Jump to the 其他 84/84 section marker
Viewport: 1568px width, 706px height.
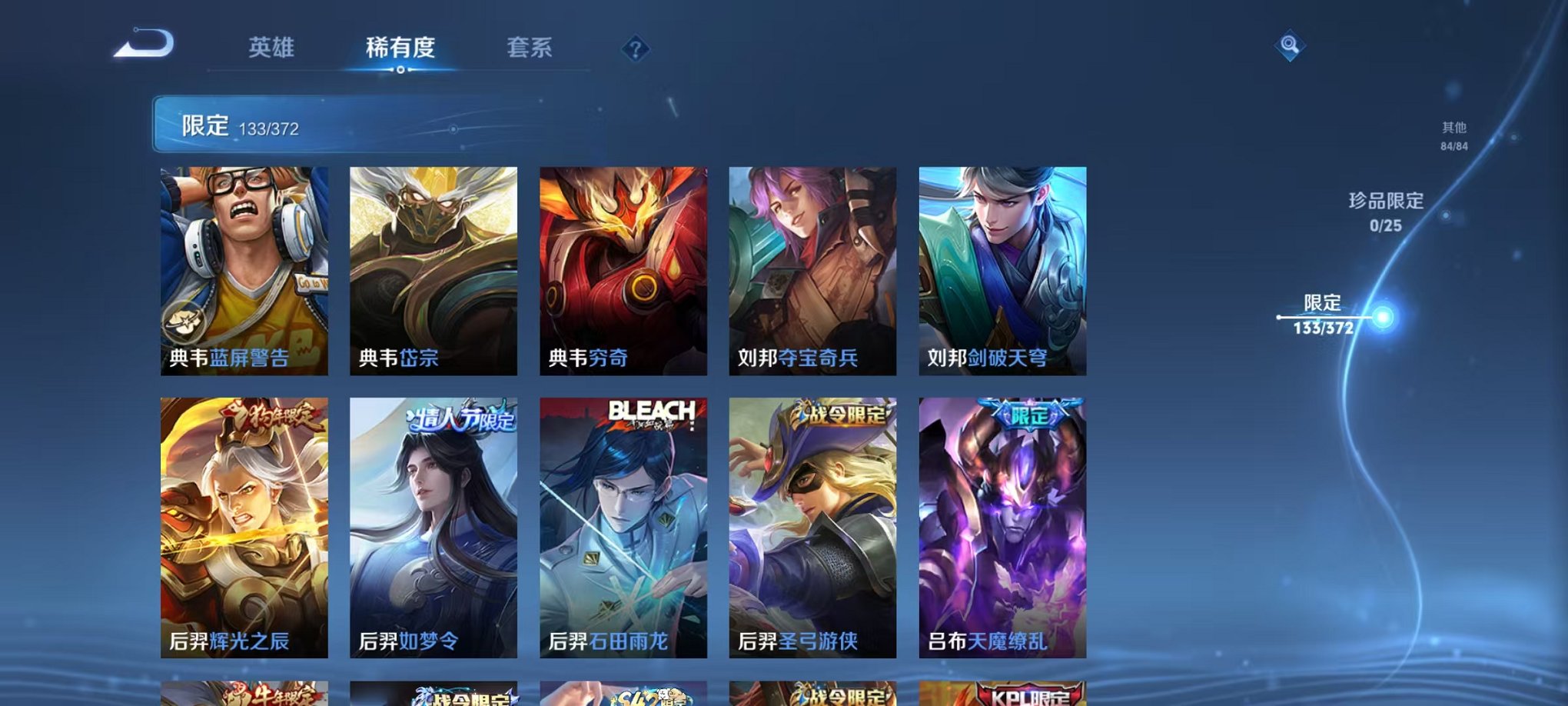pos(1454,136)
